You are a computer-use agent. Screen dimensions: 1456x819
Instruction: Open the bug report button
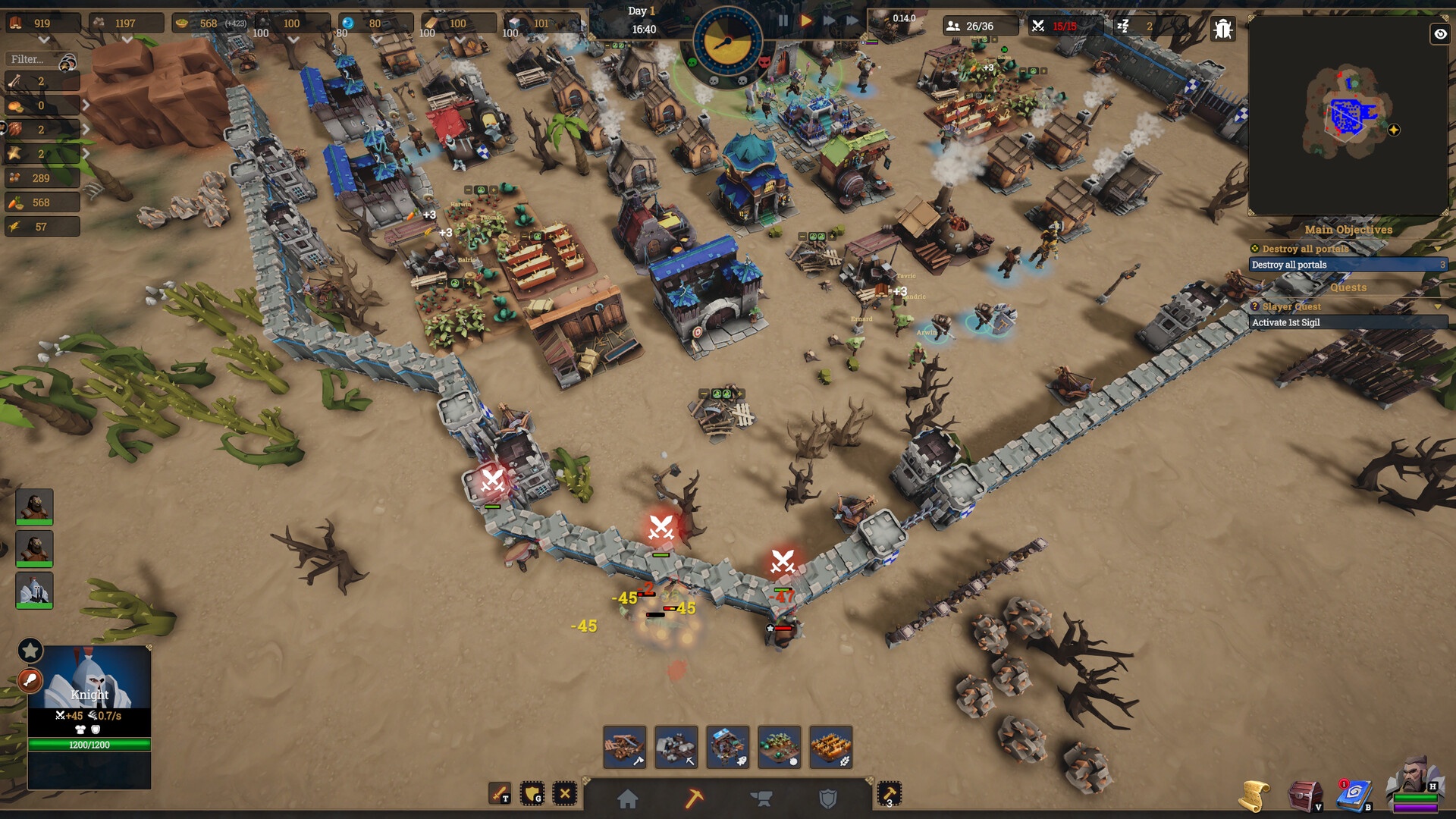1222,29
